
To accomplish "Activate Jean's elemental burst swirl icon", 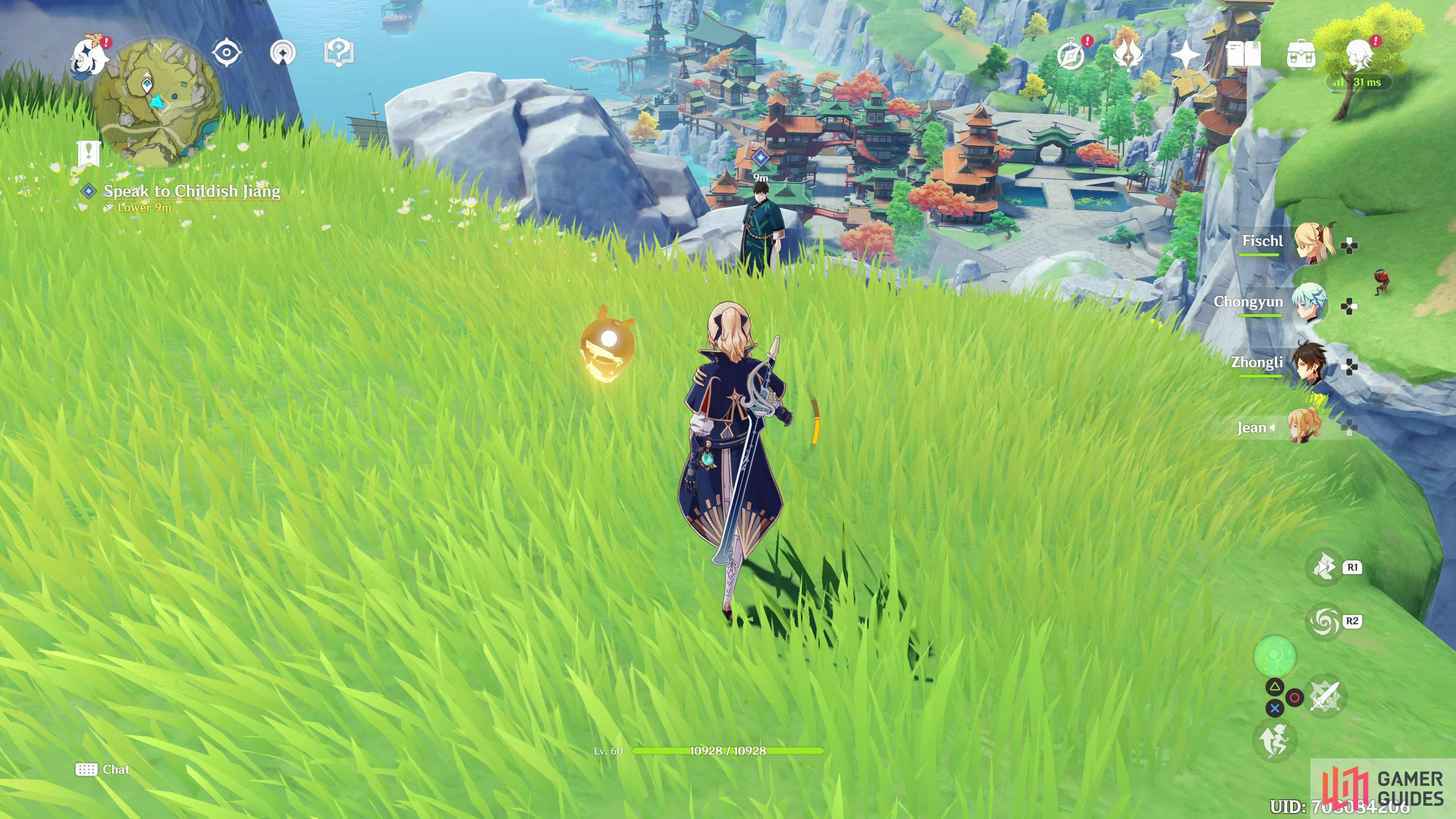I will (1324, 621).
